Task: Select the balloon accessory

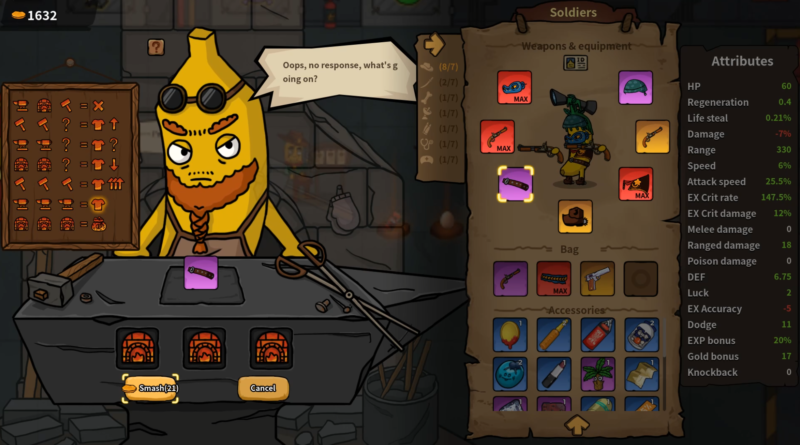Action: click(x=510, y=334)
